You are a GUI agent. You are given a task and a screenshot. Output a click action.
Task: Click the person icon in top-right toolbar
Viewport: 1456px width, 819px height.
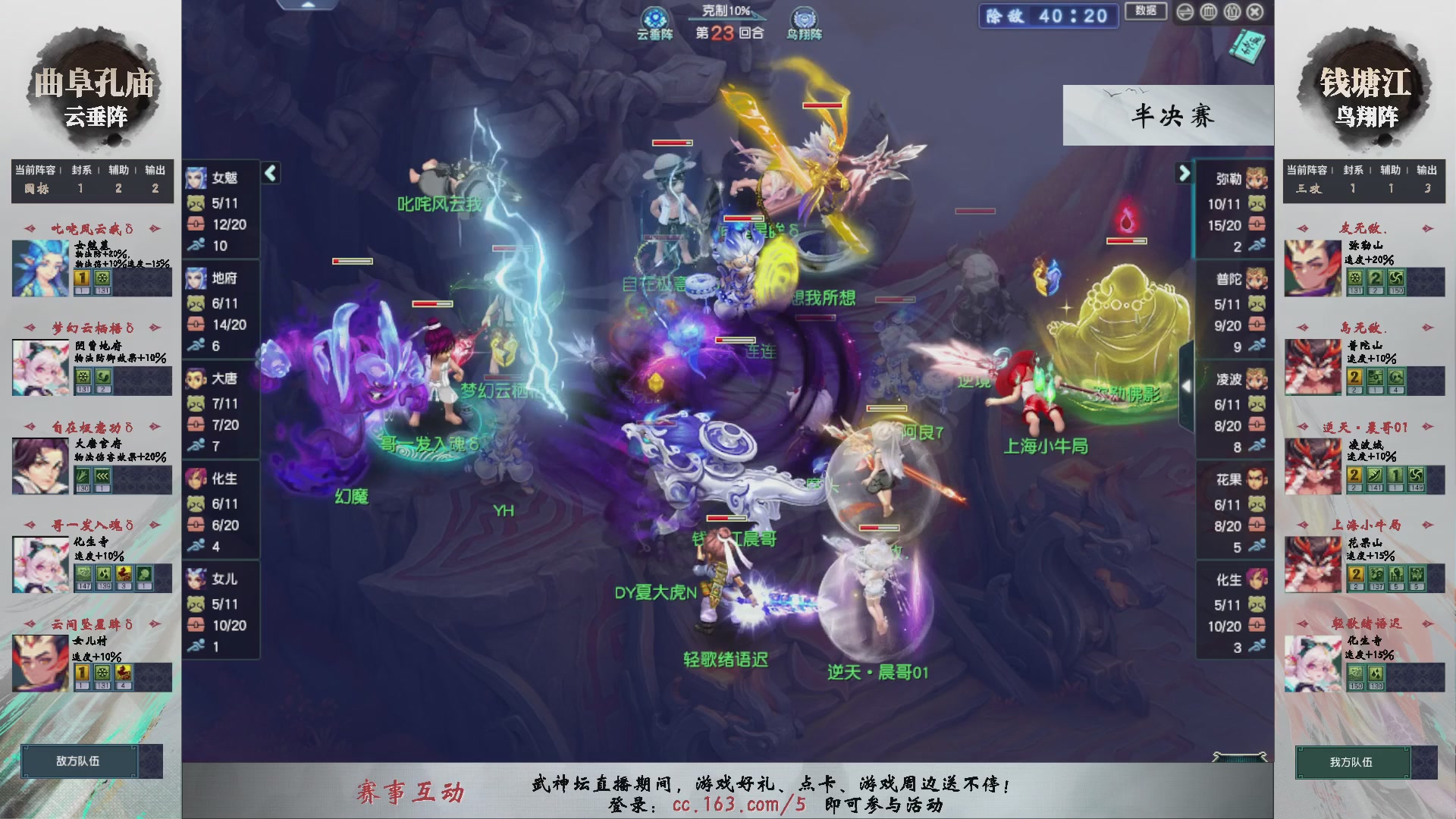pyautogui.click(x=1232, y=11)
